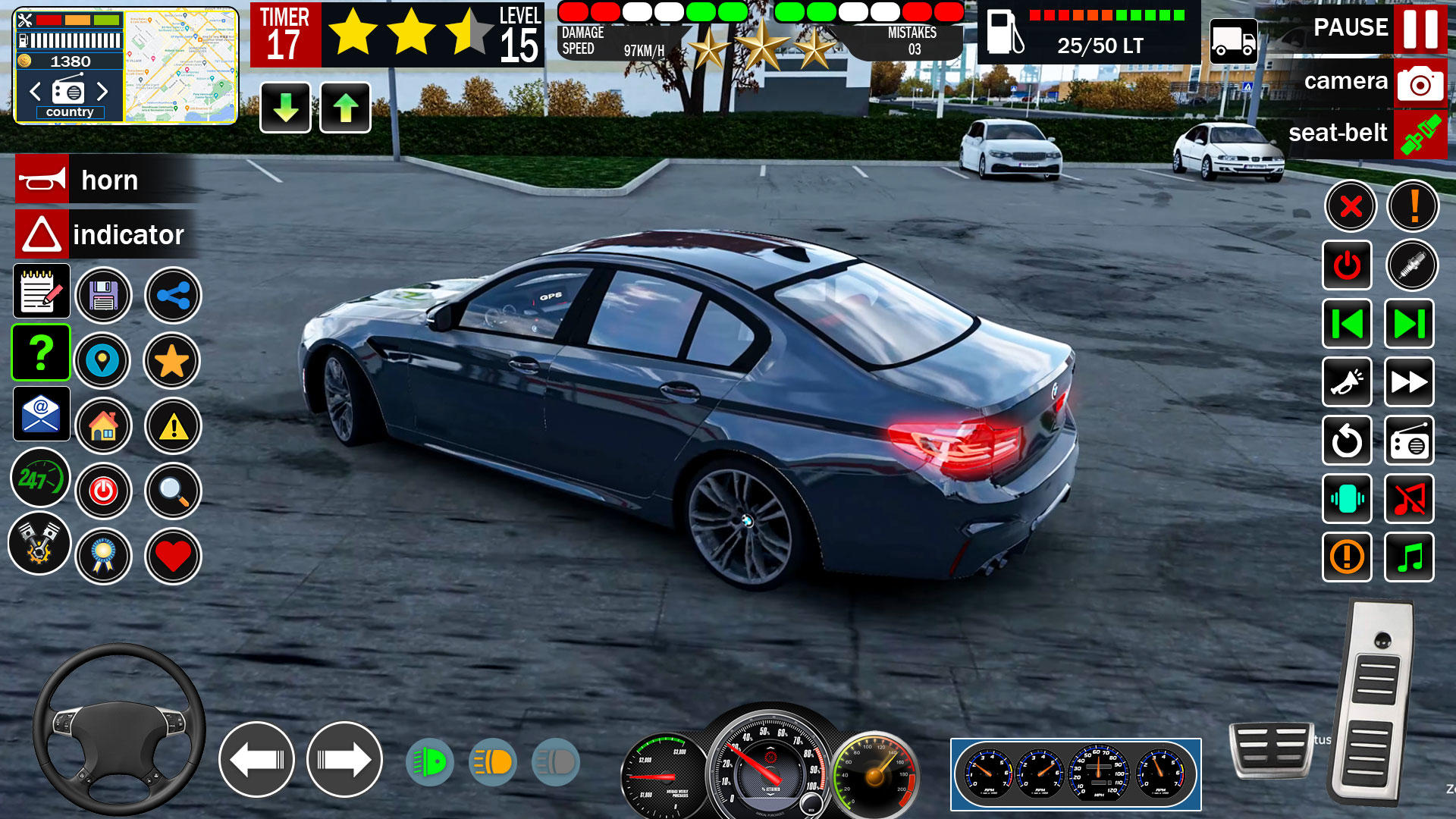Click the save game floppy disk icon
1456x819 pixels.
[105, 296]
